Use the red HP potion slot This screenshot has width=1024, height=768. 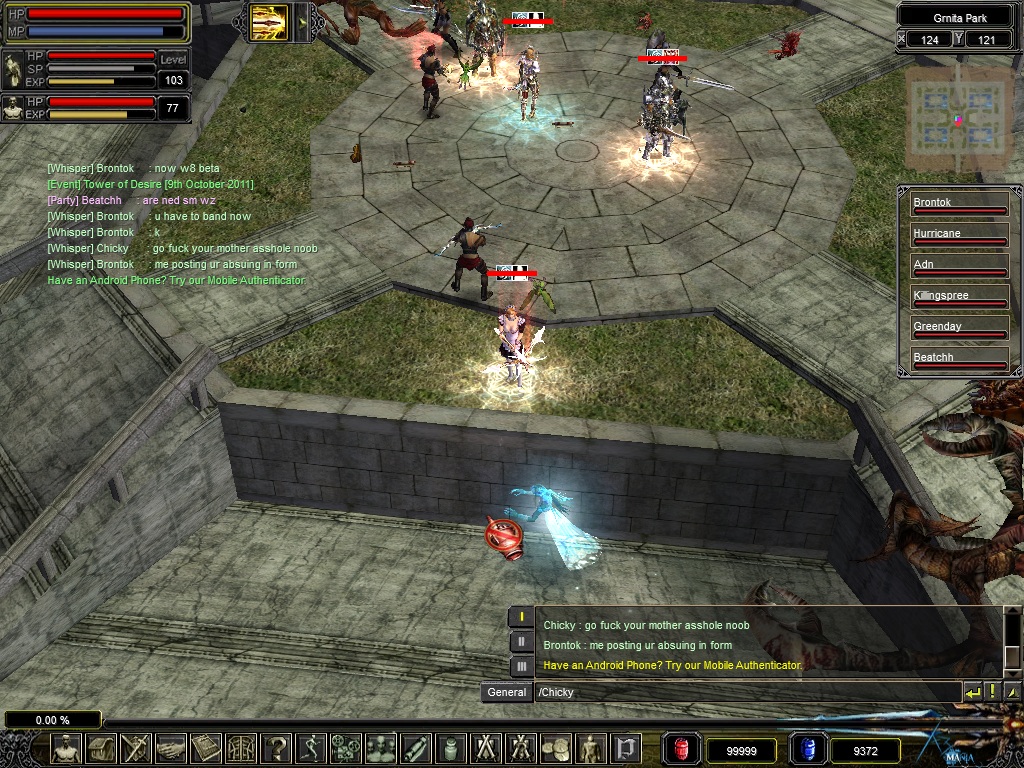click(x=682, y=749)
